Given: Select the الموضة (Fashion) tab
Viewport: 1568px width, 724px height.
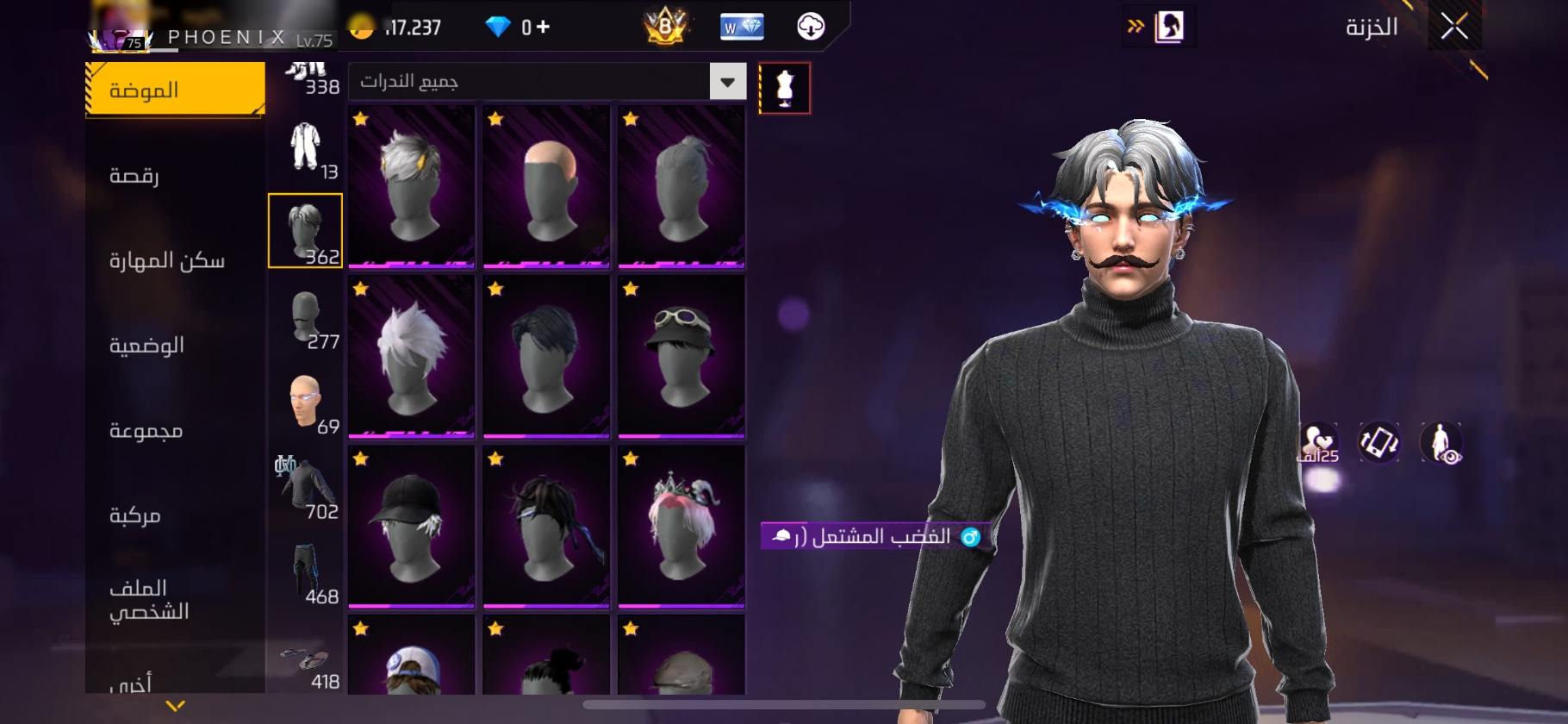Looking at the screenshot, I should pos(175,90).
